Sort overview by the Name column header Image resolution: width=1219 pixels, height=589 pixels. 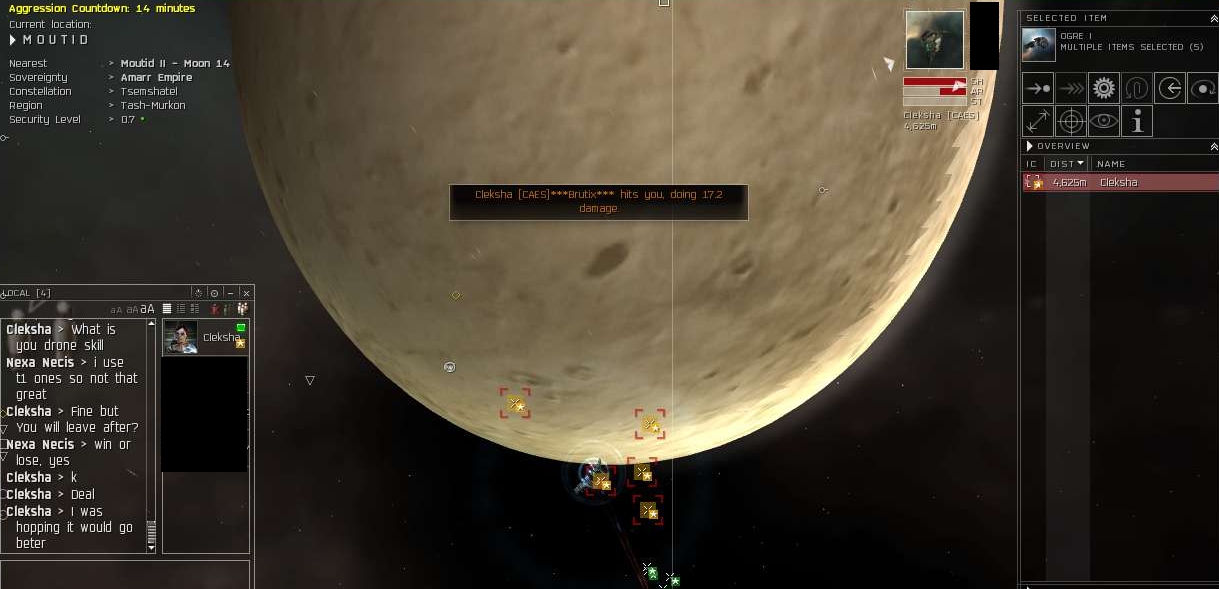pos(1111,163)
